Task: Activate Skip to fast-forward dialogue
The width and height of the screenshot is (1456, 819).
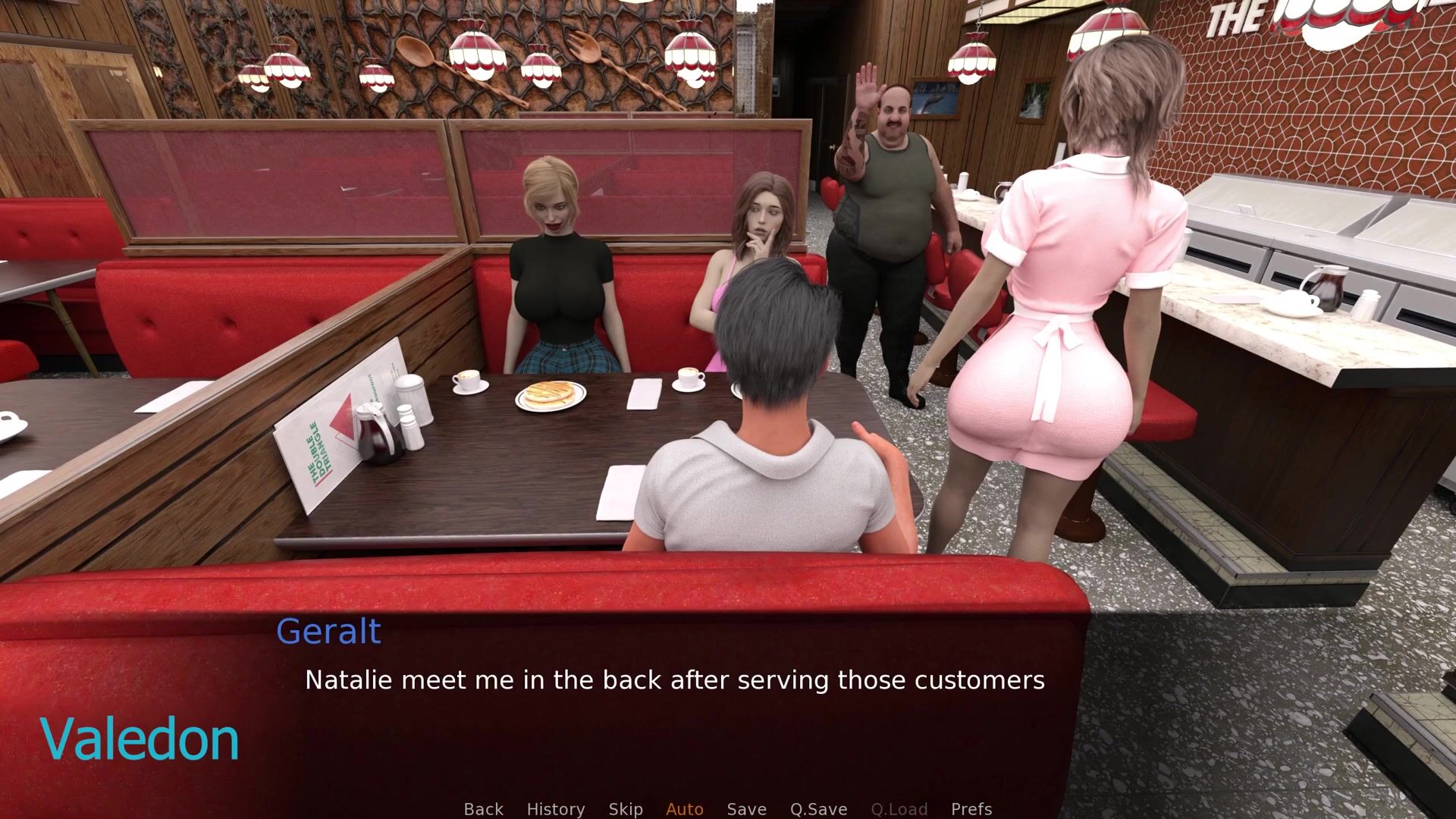Action: point(626,809)
